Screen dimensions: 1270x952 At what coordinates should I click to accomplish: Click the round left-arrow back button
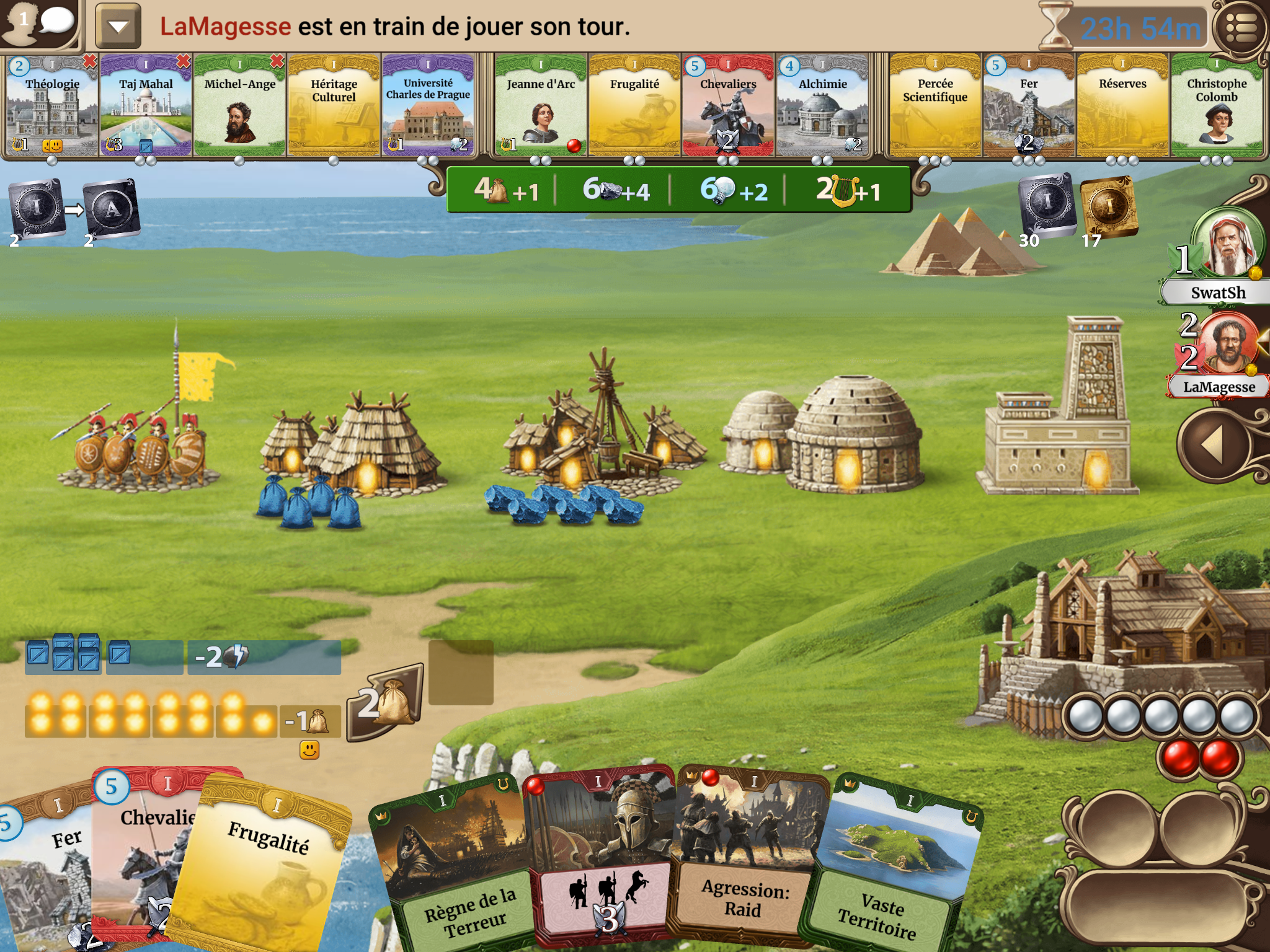point(1212,444)
